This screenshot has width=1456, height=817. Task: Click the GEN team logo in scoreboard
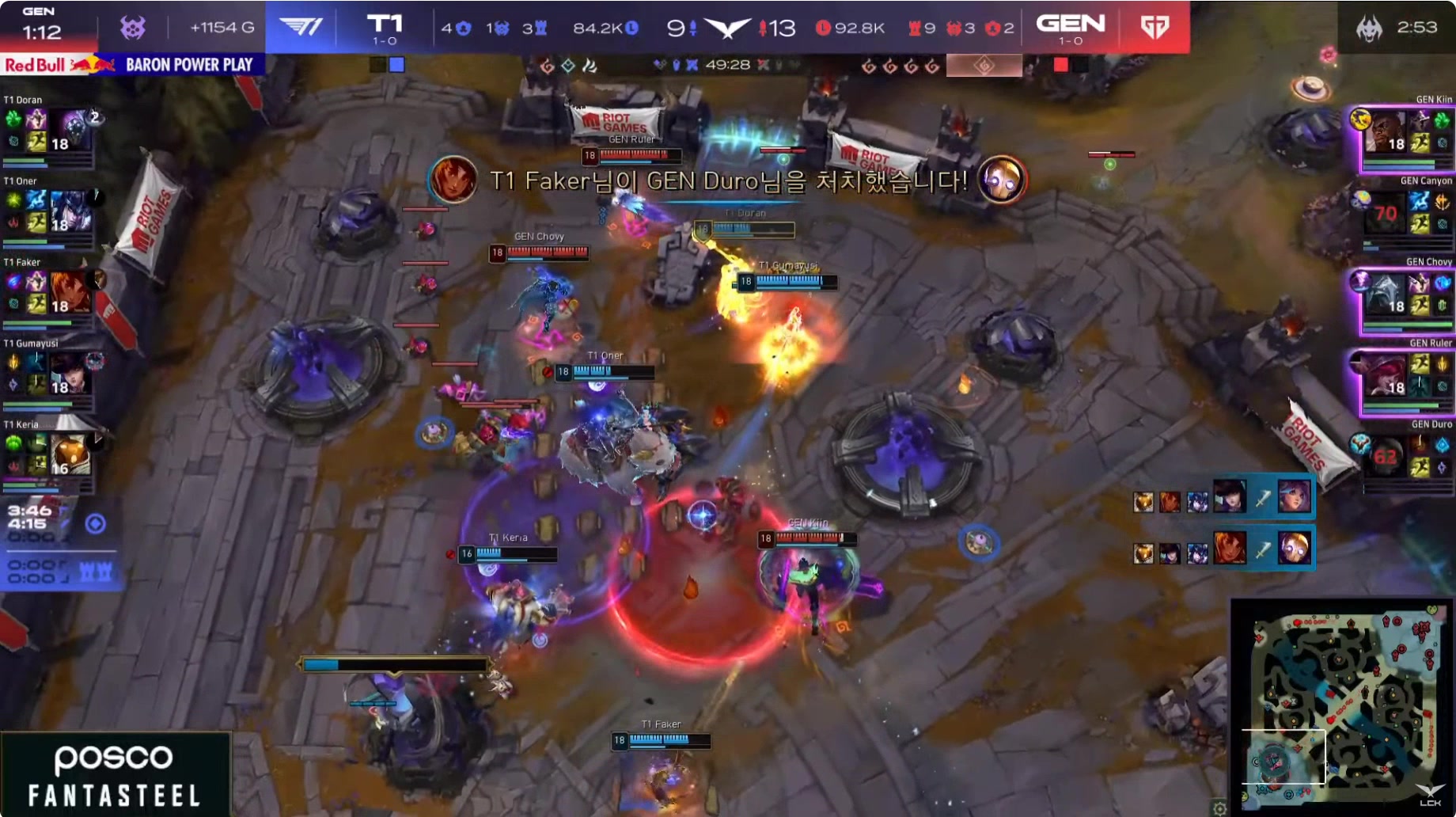[1155, 28]
